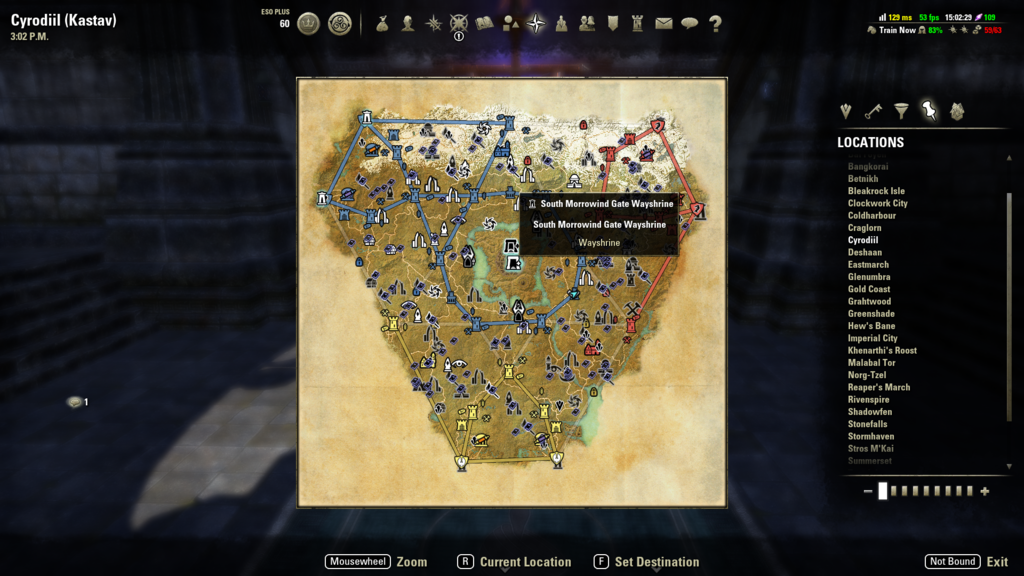Screen dimensions: 1024x576
Task: Choose Clockwork City from Locations
Action: coord(877,203)
